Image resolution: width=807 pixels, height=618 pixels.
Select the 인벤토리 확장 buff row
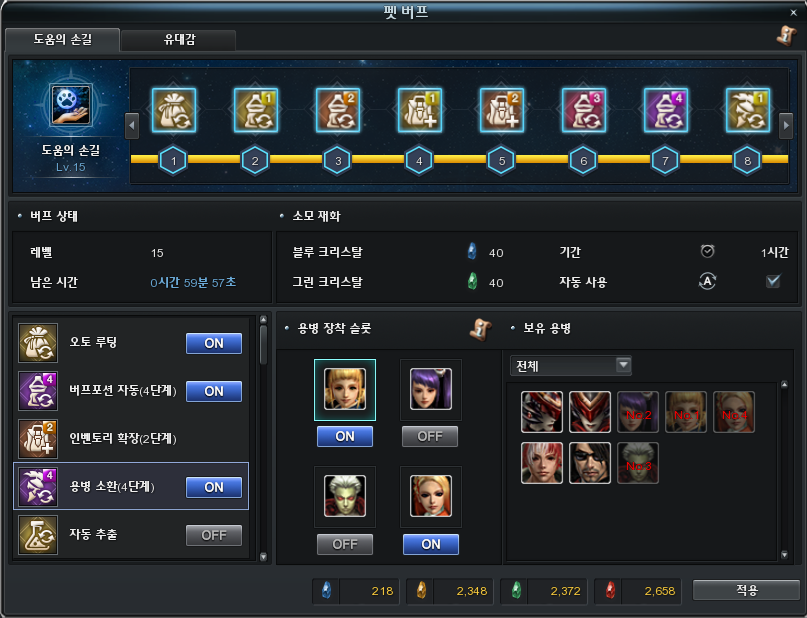pos(130,439)
